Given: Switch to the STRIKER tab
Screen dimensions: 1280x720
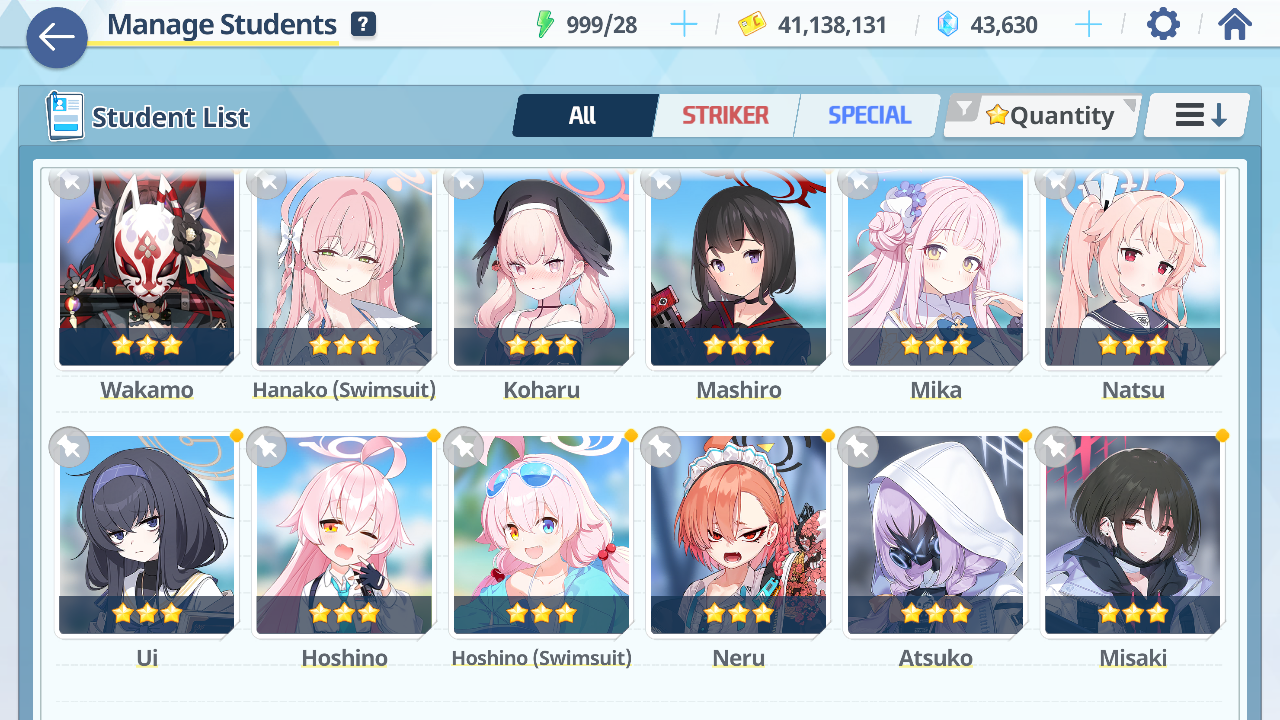Looking at the screenshot, I should point(725,116).
